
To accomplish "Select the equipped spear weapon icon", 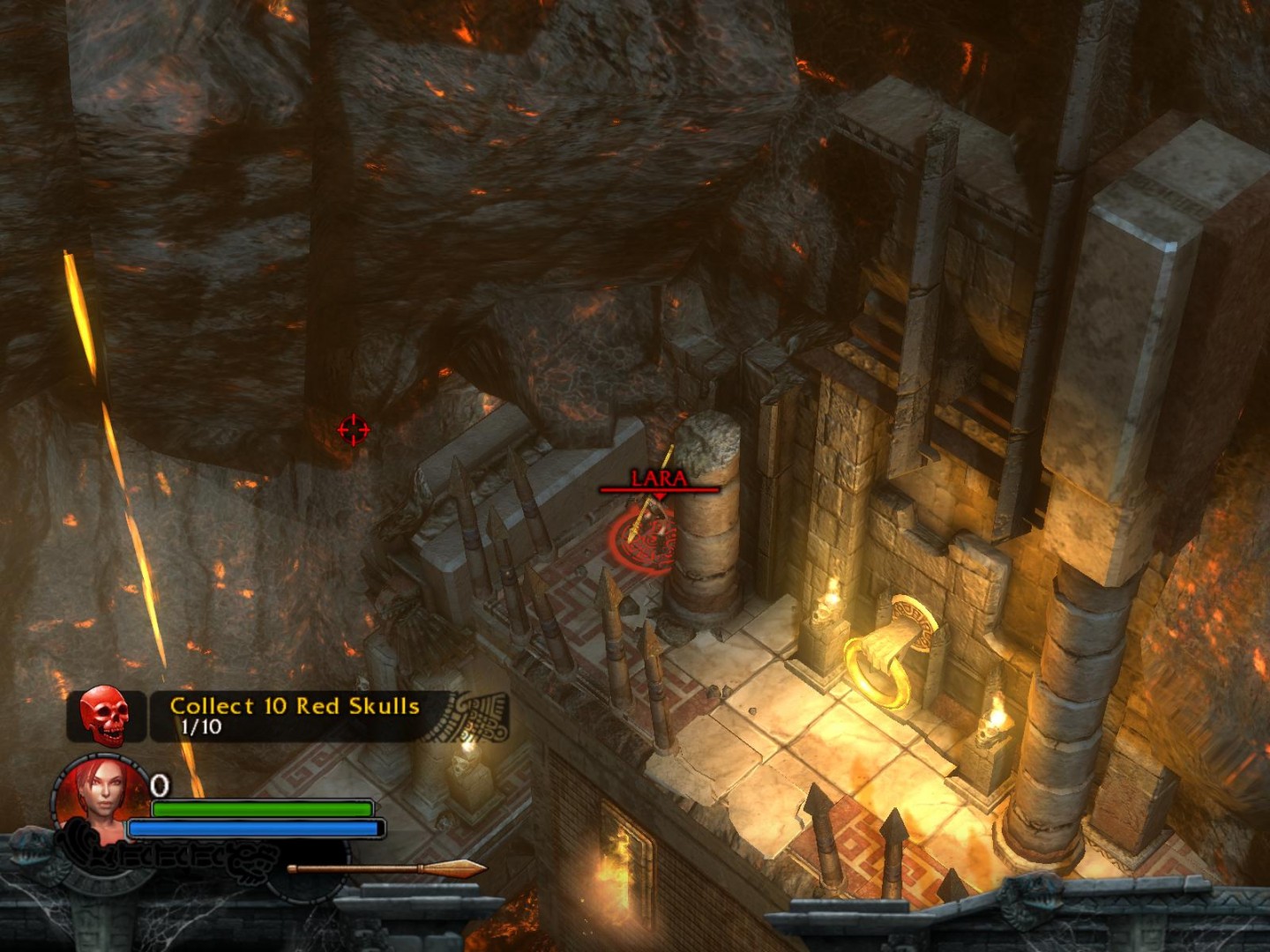I will (388, 868).
